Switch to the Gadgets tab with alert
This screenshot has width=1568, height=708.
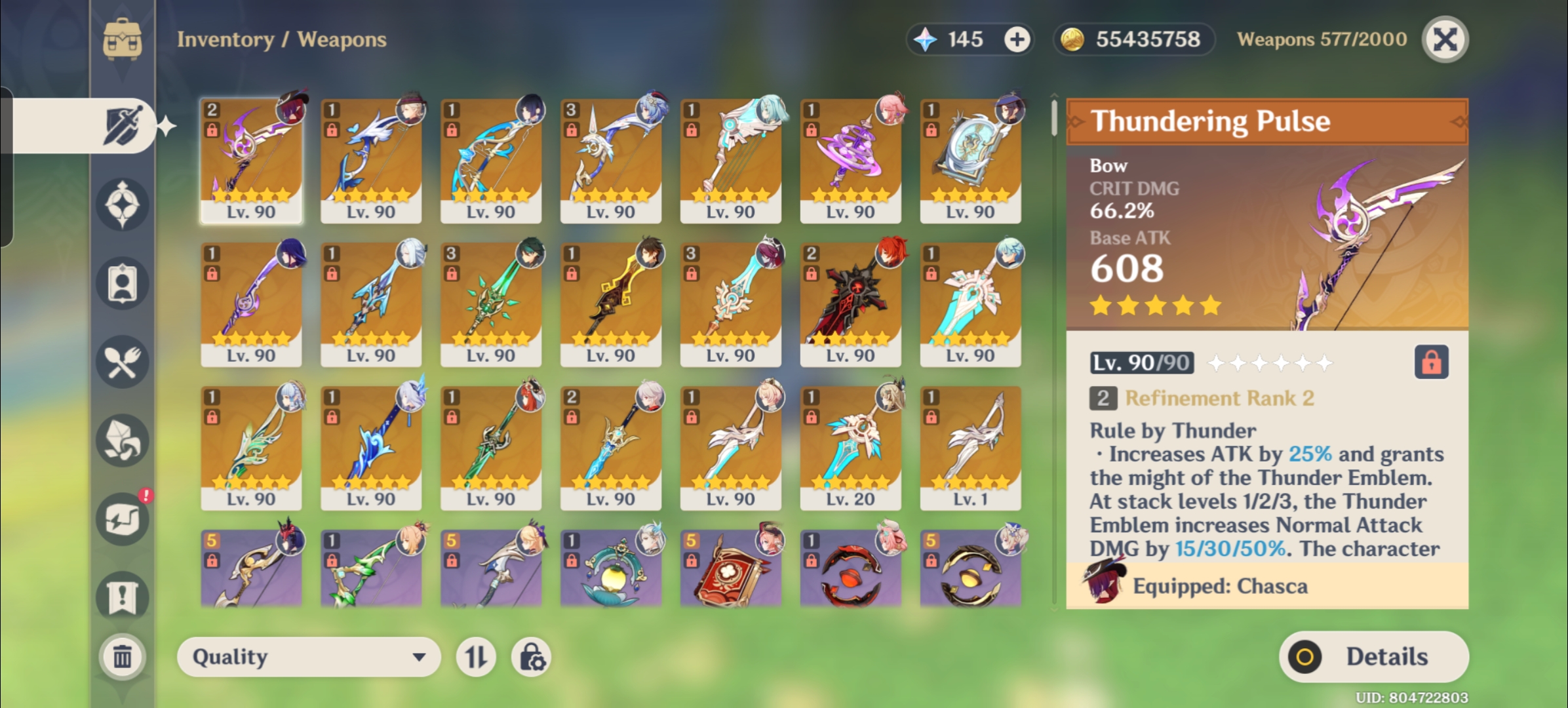point(123,519)
